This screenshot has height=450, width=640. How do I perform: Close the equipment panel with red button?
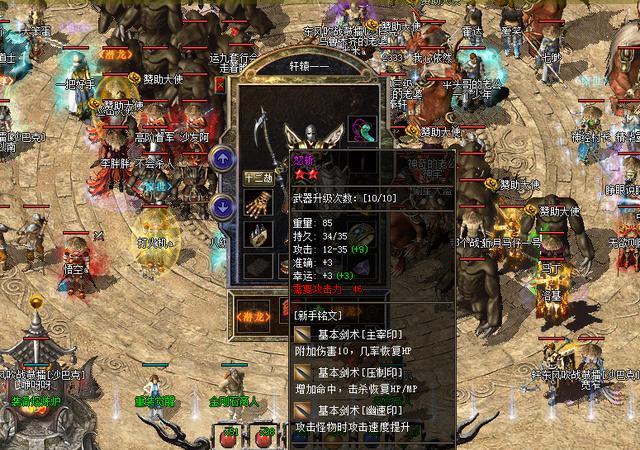pos(219,86)
